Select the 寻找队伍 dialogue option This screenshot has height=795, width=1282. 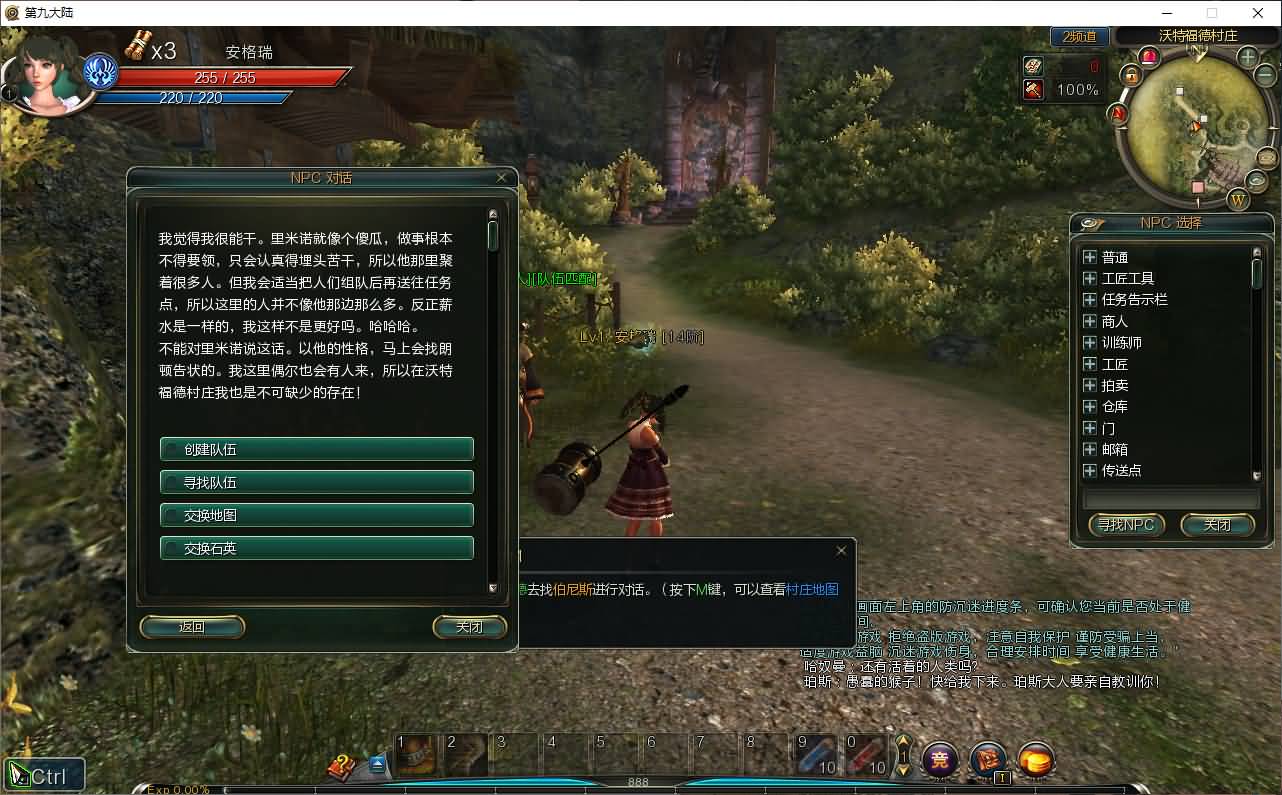coord(316,482)
